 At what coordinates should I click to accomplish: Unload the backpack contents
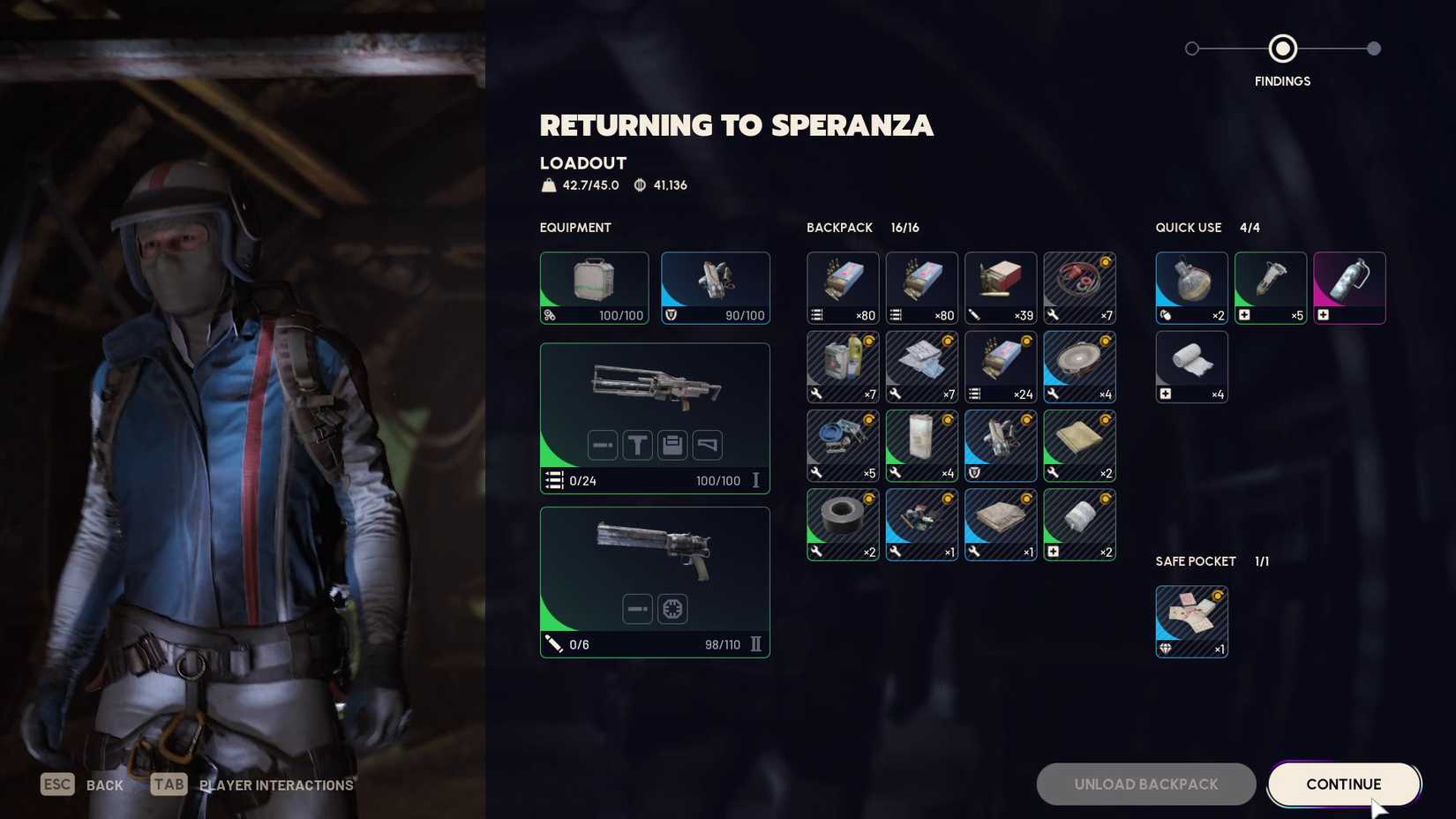(x=1145, y=784)
